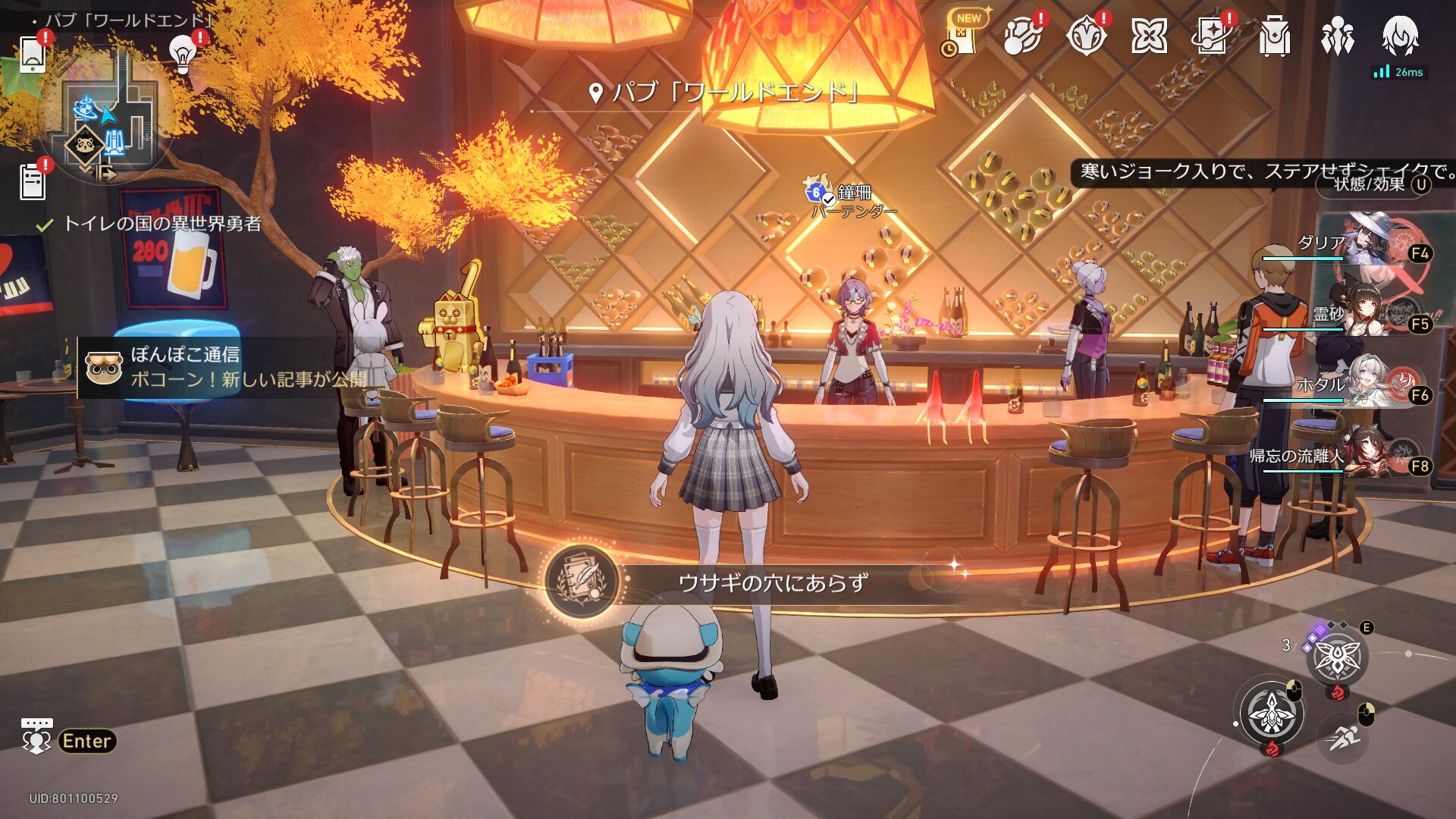1456x819 pixels.
Task: Switch to party member 帰忘の流離人
Action: point(1365,453)
